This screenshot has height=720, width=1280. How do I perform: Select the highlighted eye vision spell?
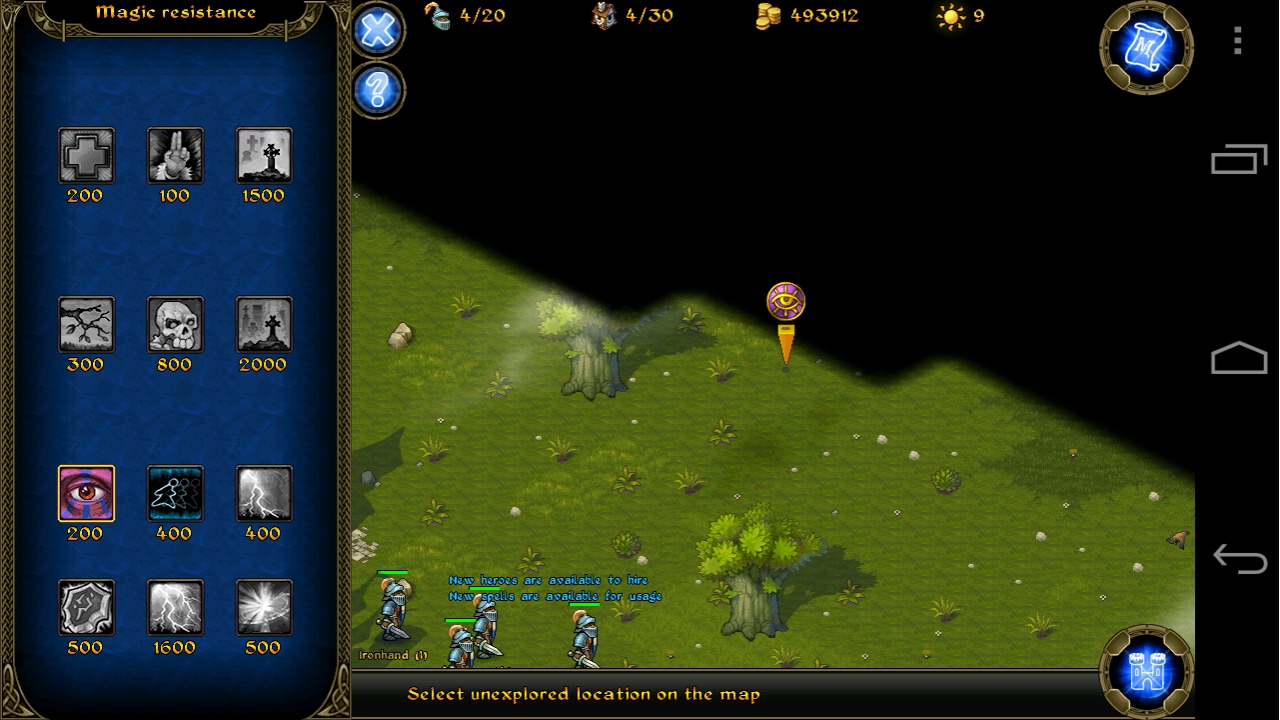click(86, 493)
